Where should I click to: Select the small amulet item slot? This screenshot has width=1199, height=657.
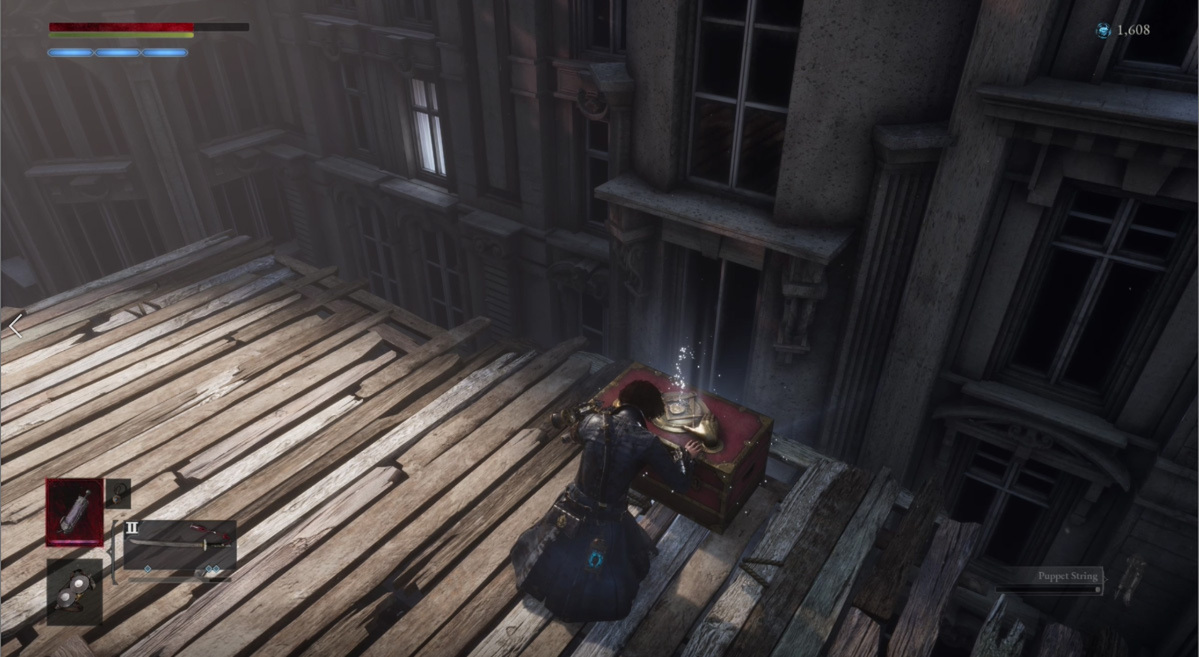[118, 492]
